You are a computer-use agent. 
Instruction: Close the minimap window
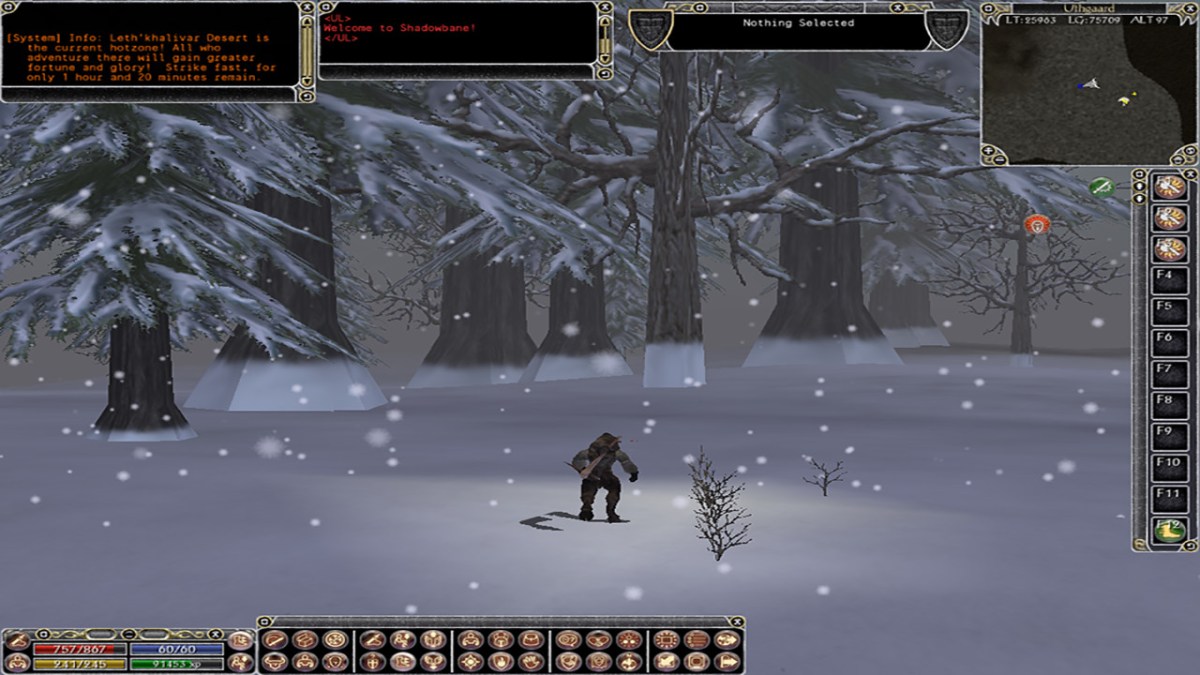(1190, 7)
